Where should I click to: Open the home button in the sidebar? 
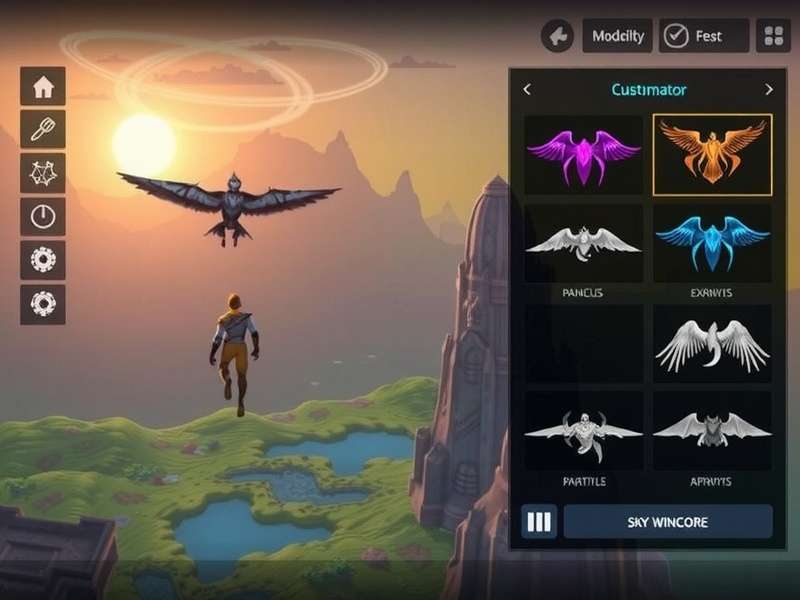[43, 87]
